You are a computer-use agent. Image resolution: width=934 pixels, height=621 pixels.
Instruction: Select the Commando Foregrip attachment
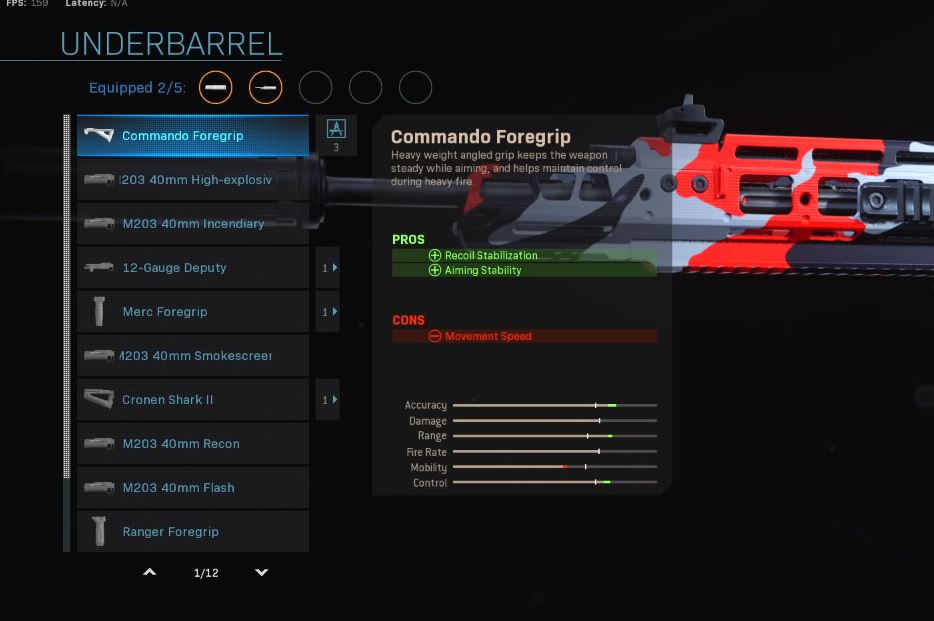[192, 136]
